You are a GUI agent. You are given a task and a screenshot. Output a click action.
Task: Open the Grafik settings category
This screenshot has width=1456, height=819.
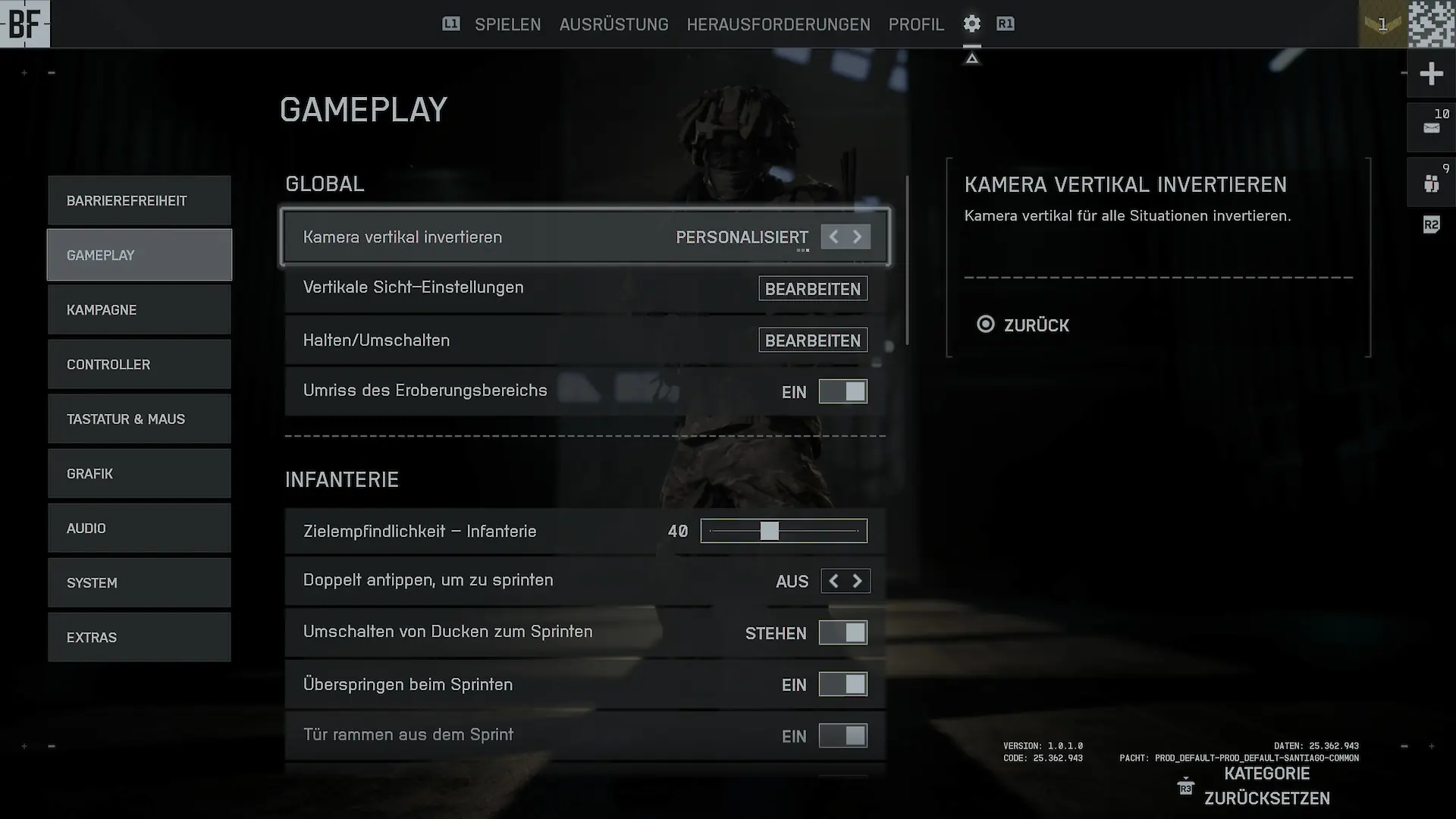tap(140, 474)
